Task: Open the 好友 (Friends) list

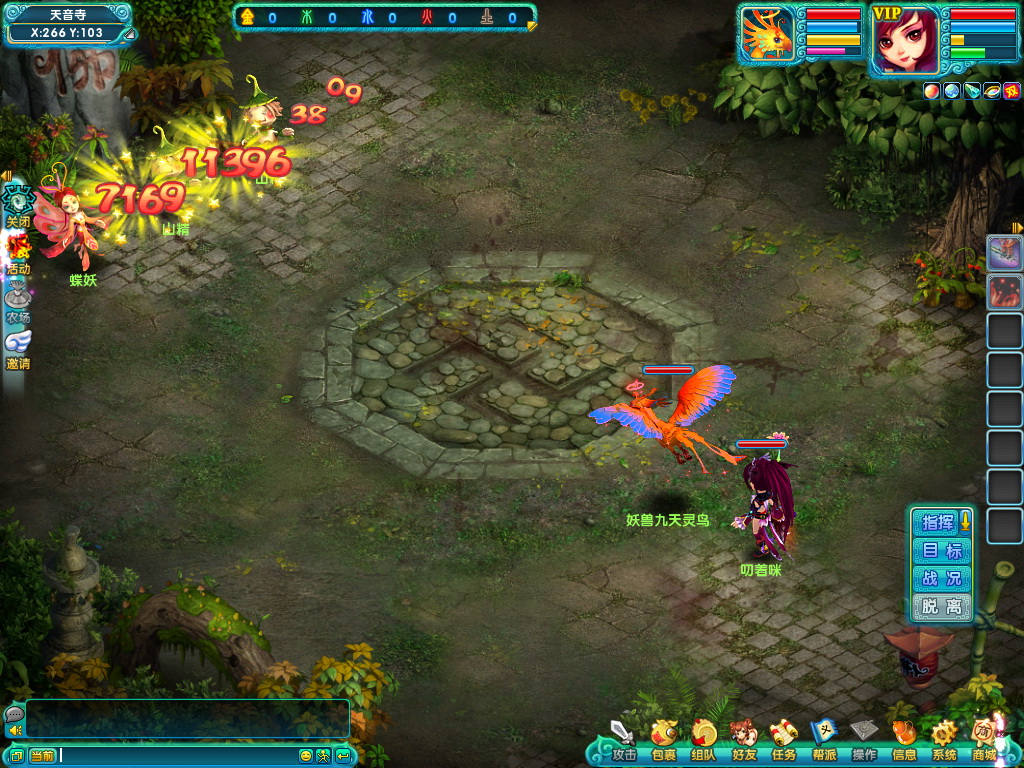Action: coord(743,738)
